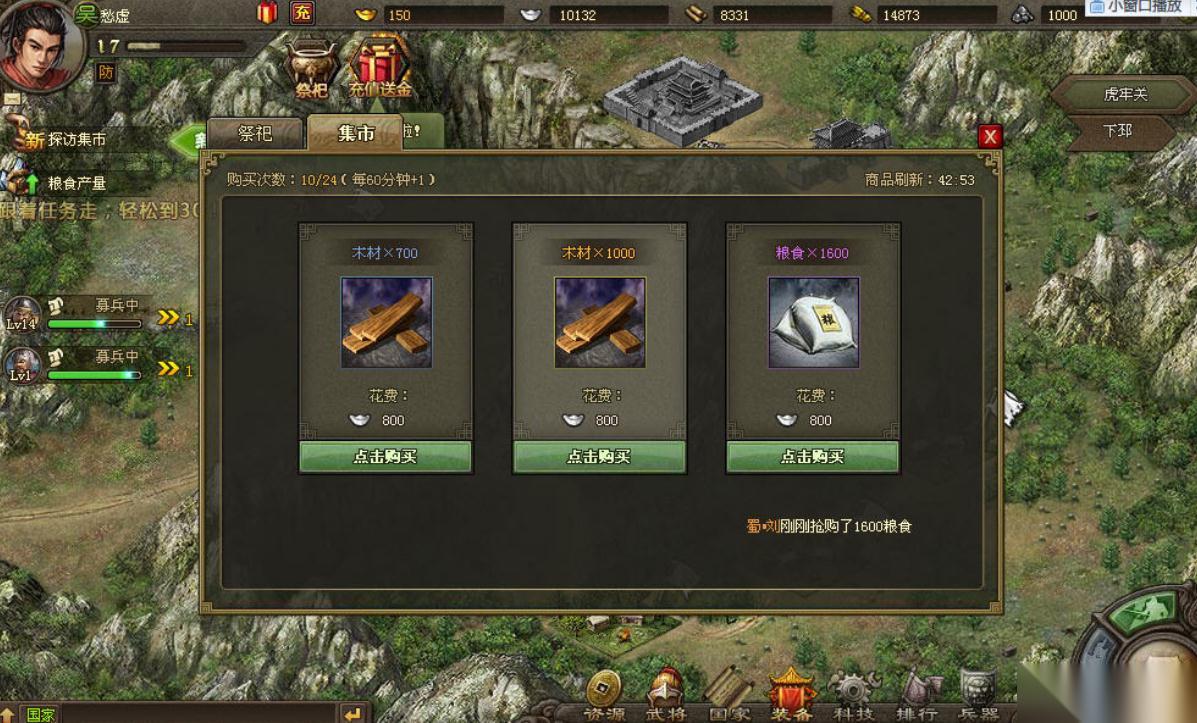Open the 探访集市 quest
1197x723 pixels.
76,140
